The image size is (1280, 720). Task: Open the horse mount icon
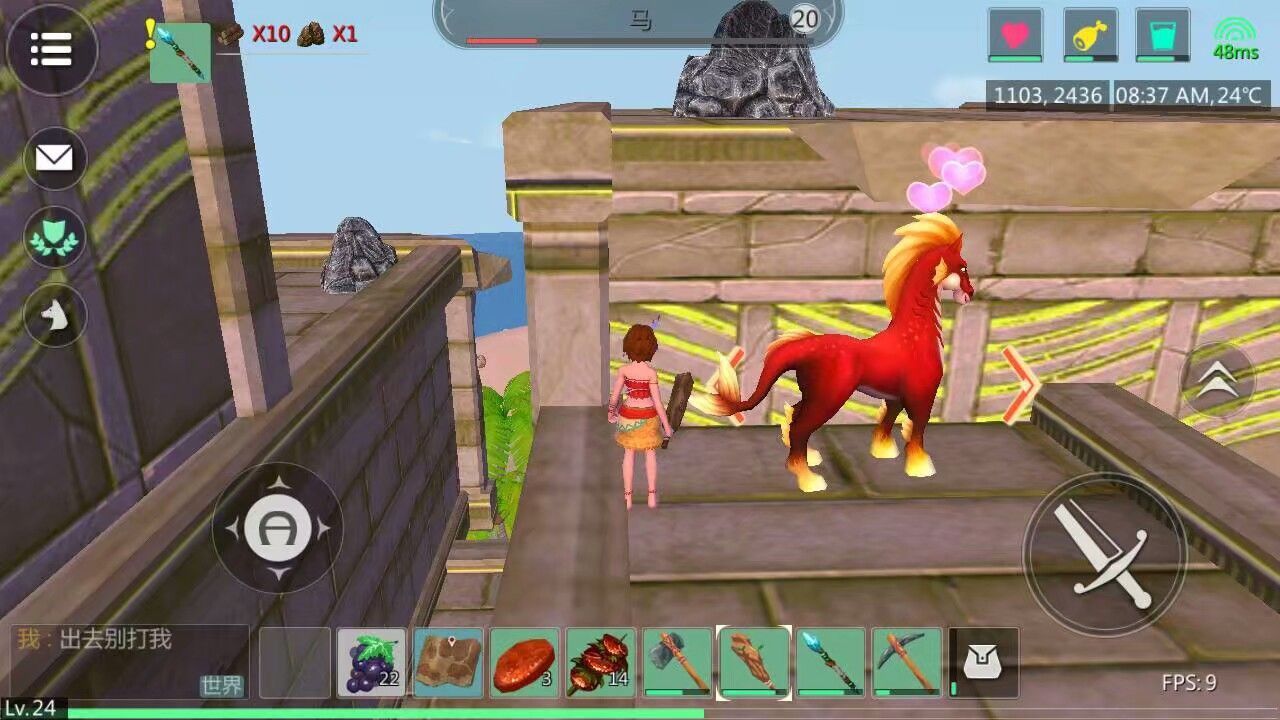coord(55,317)
